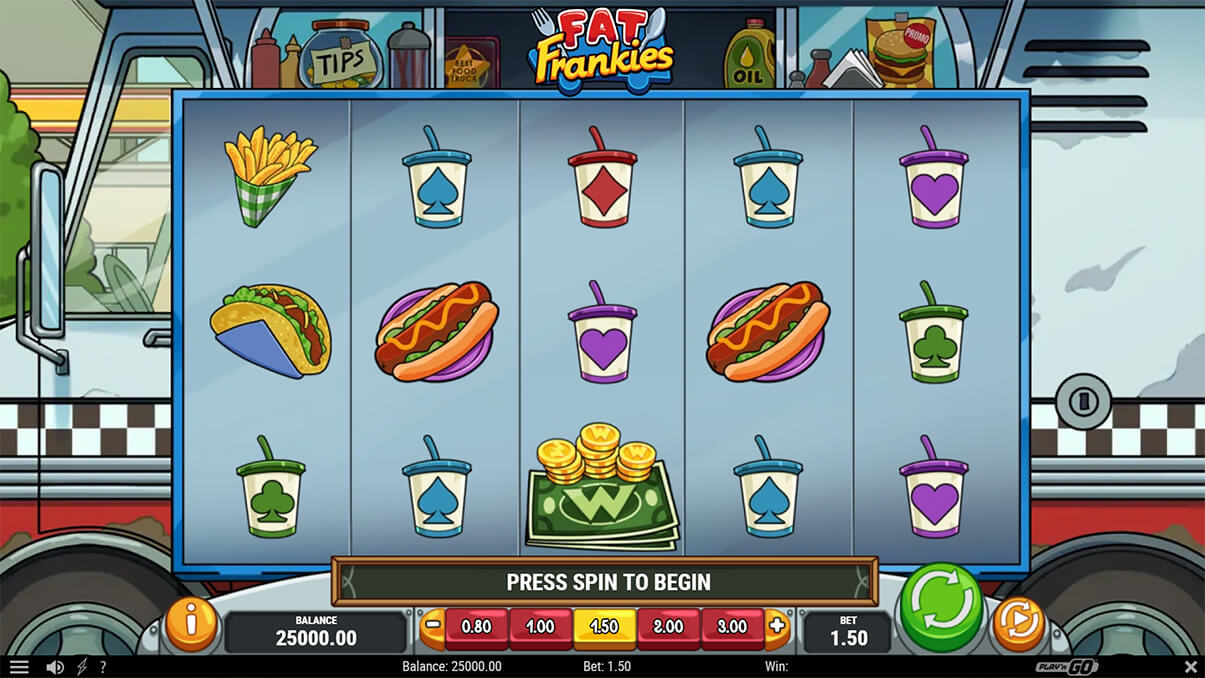Open the orange info paytable button
Screen dimensions: 1205x678
click(x=191, y=624)
